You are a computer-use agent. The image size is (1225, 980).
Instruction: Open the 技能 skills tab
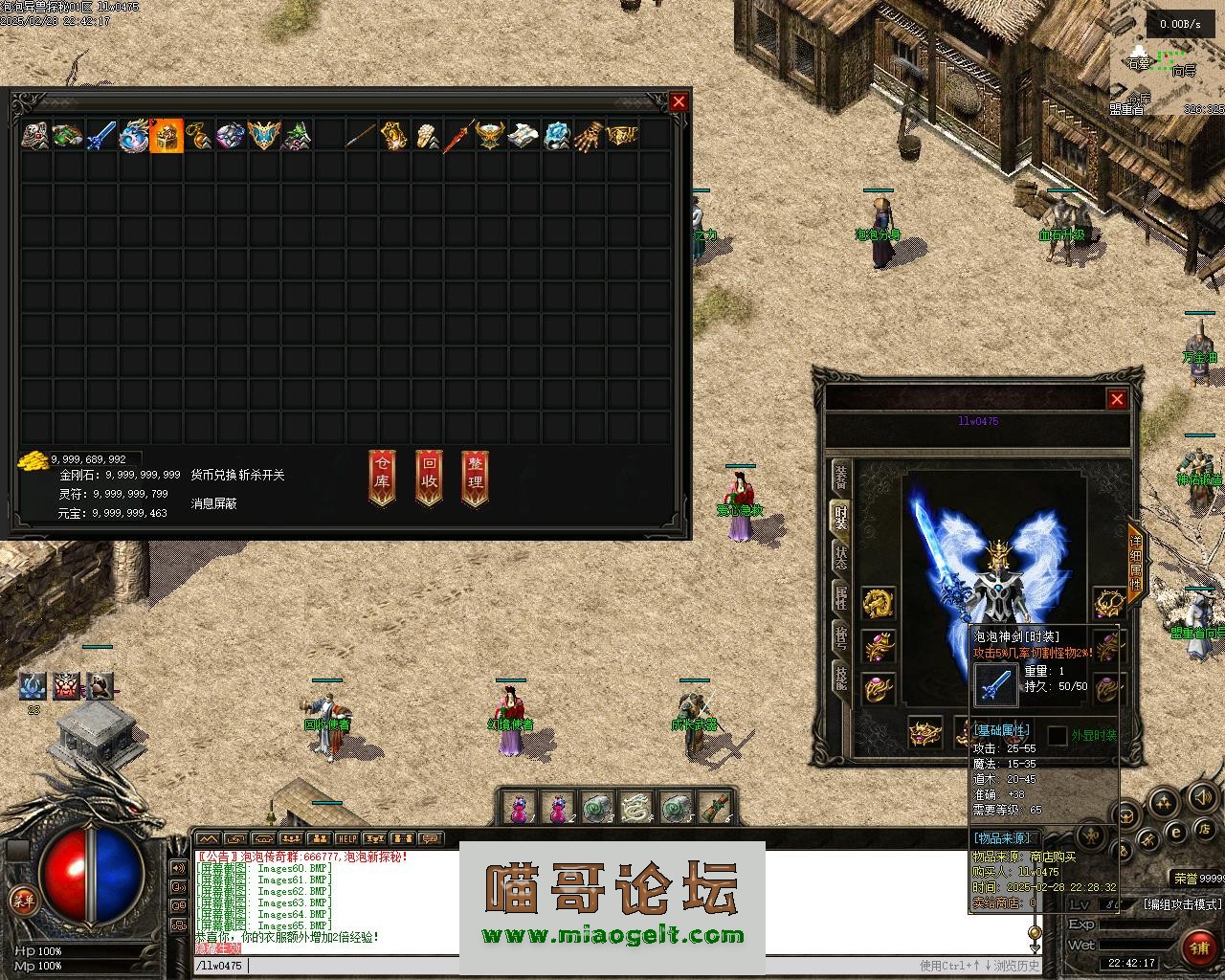pyautogui.click(x=840, y=679)
